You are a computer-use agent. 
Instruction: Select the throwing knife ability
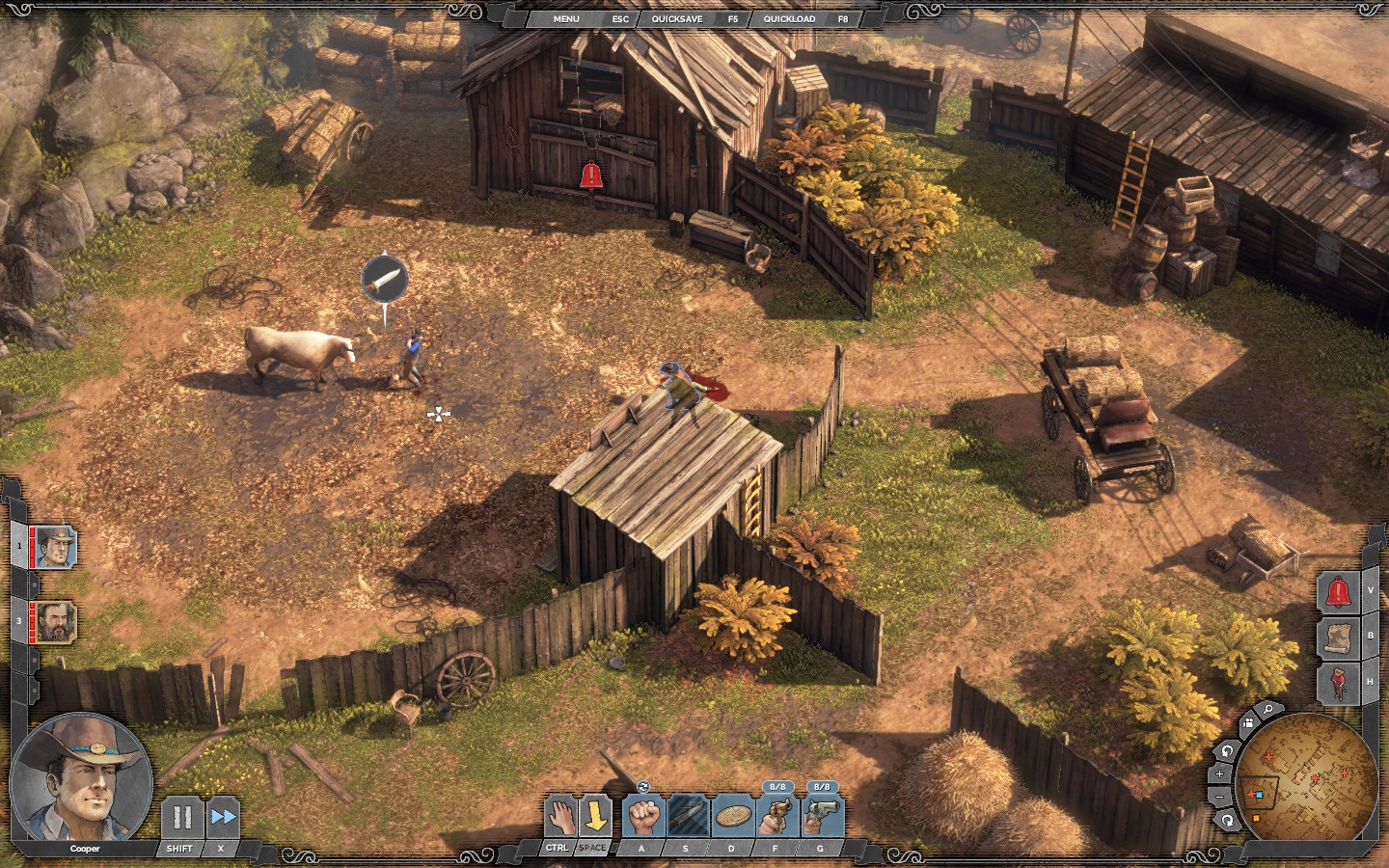(687, 817)
